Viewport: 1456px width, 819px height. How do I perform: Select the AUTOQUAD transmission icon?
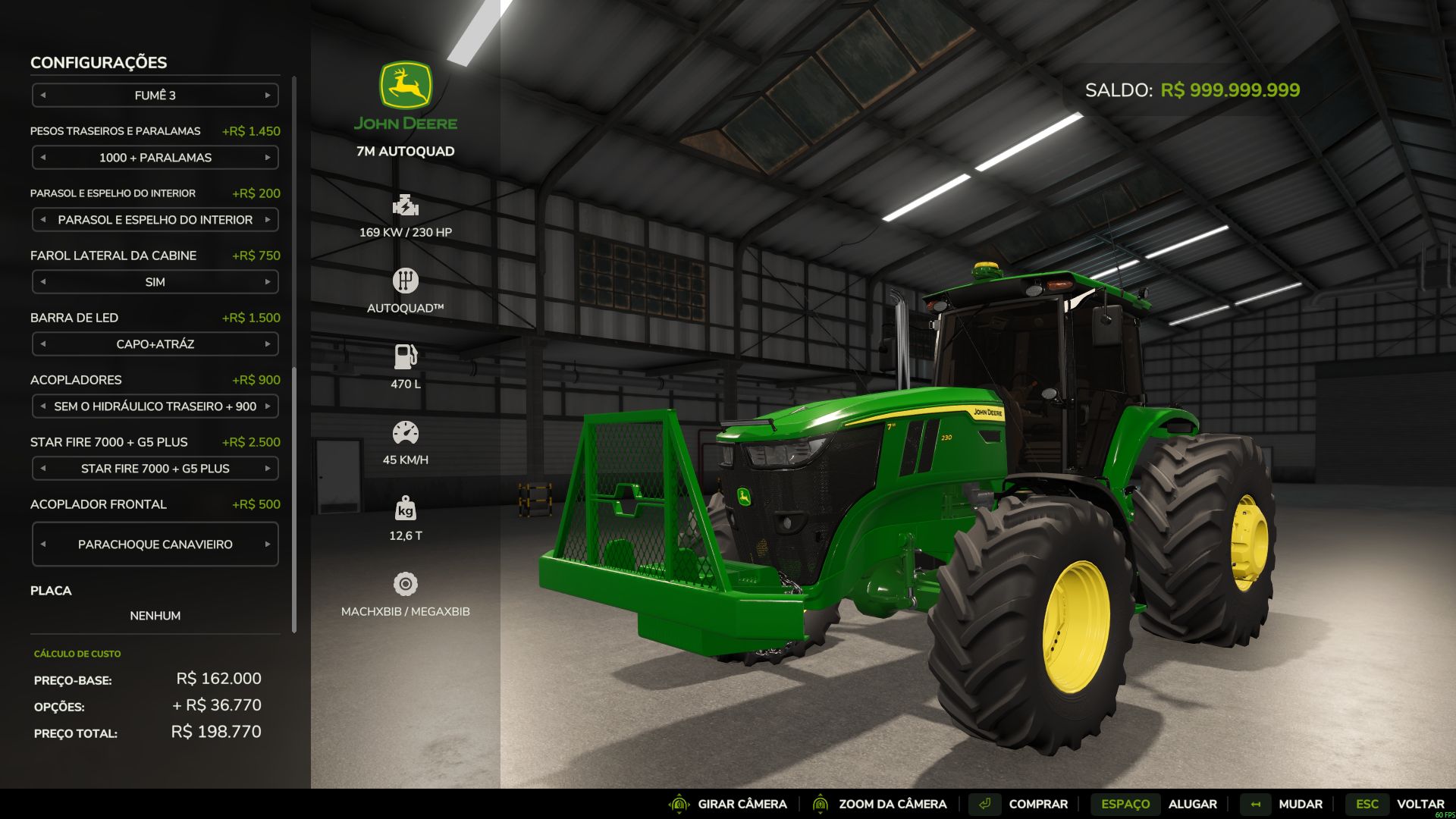pyautogui.click(x=407, y=280)
